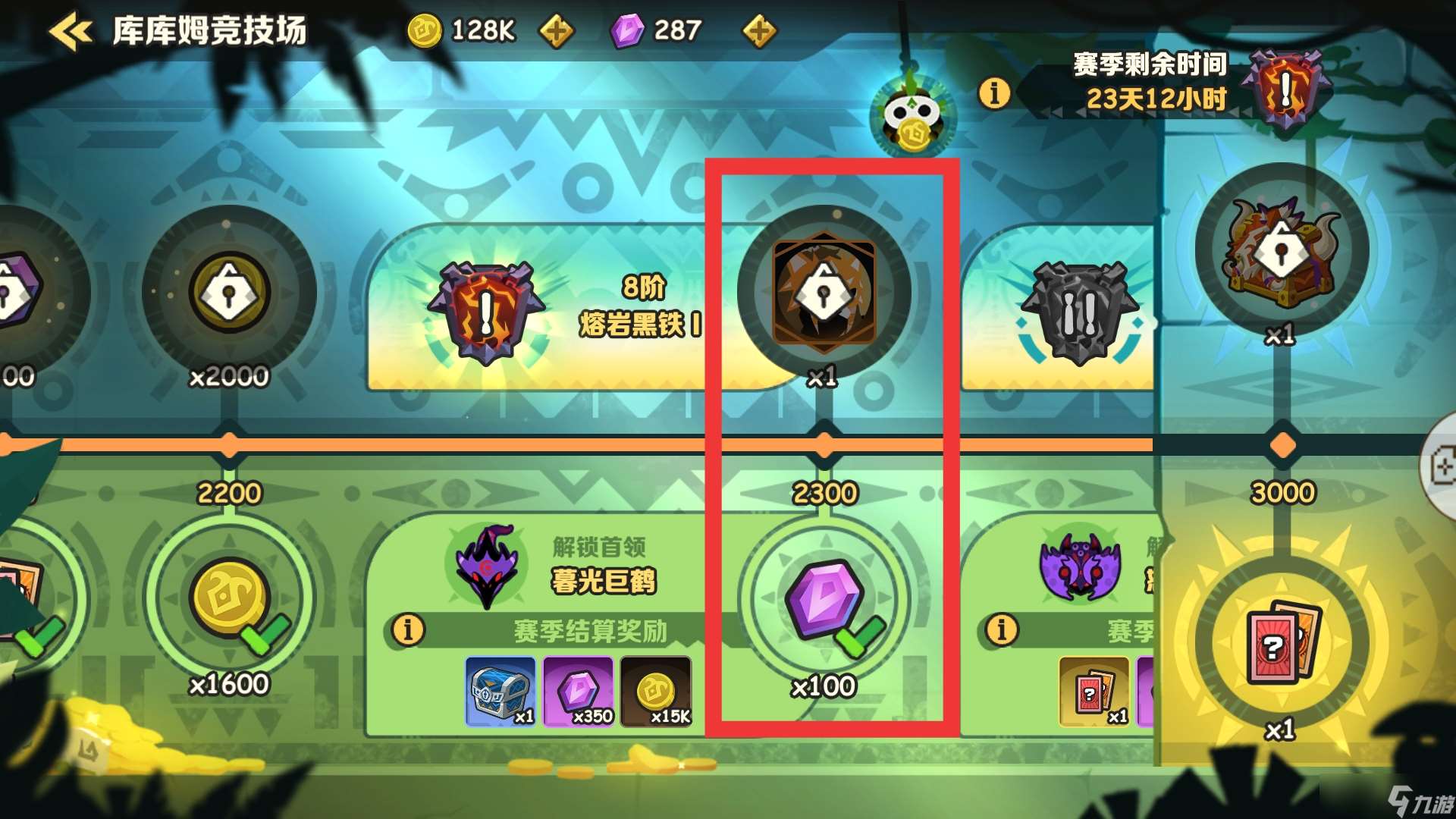Select the locked 2000 coin reward

tap(229, 292)
